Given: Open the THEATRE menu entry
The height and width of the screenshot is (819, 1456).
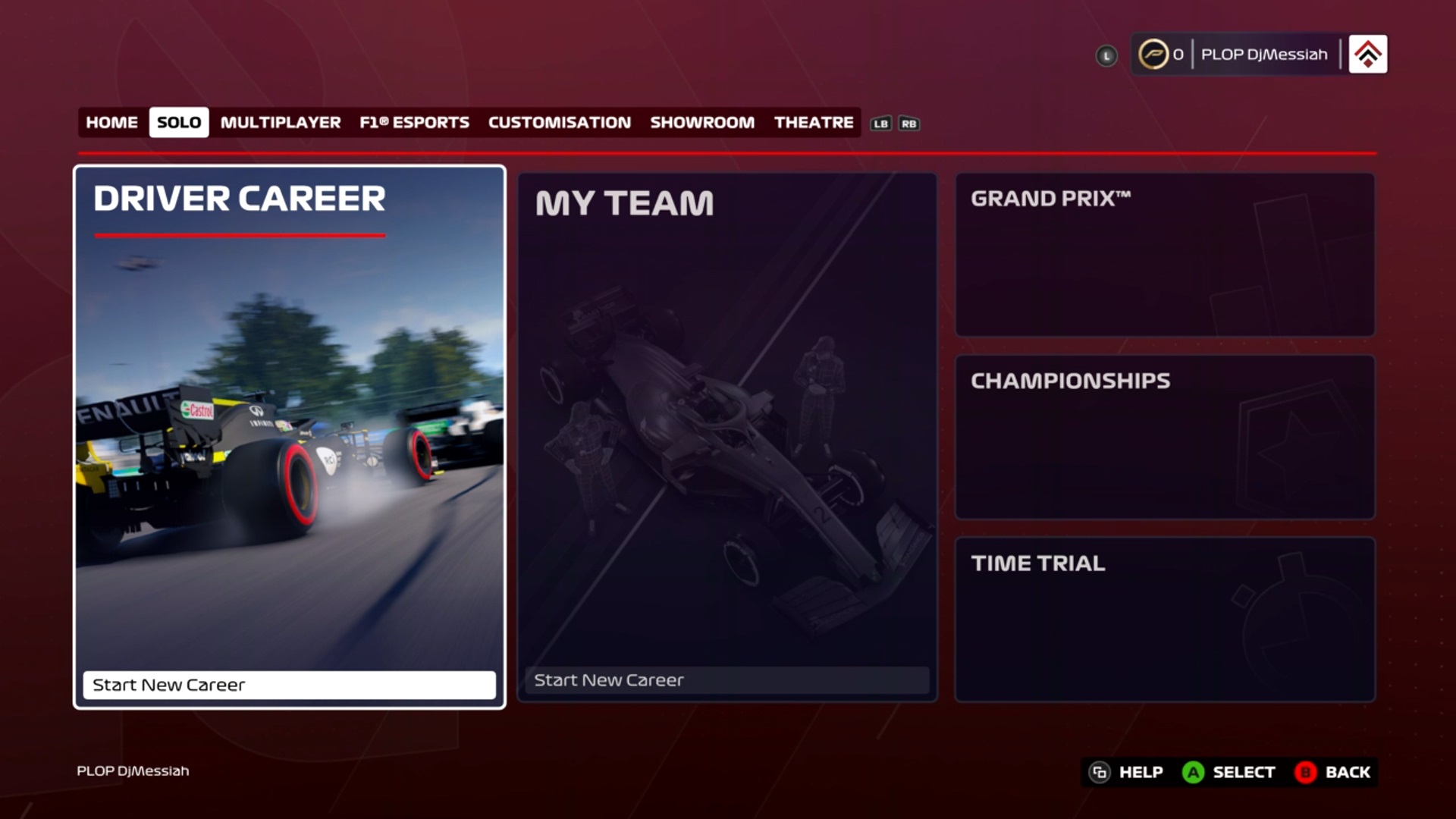Looking at the screenshot, I should pyautogui.click(x=813, y=122).
